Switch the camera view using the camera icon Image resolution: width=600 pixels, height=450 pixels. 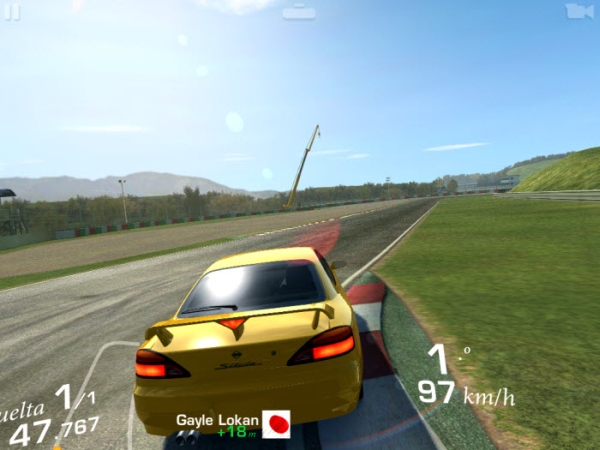tap(579, 11)
